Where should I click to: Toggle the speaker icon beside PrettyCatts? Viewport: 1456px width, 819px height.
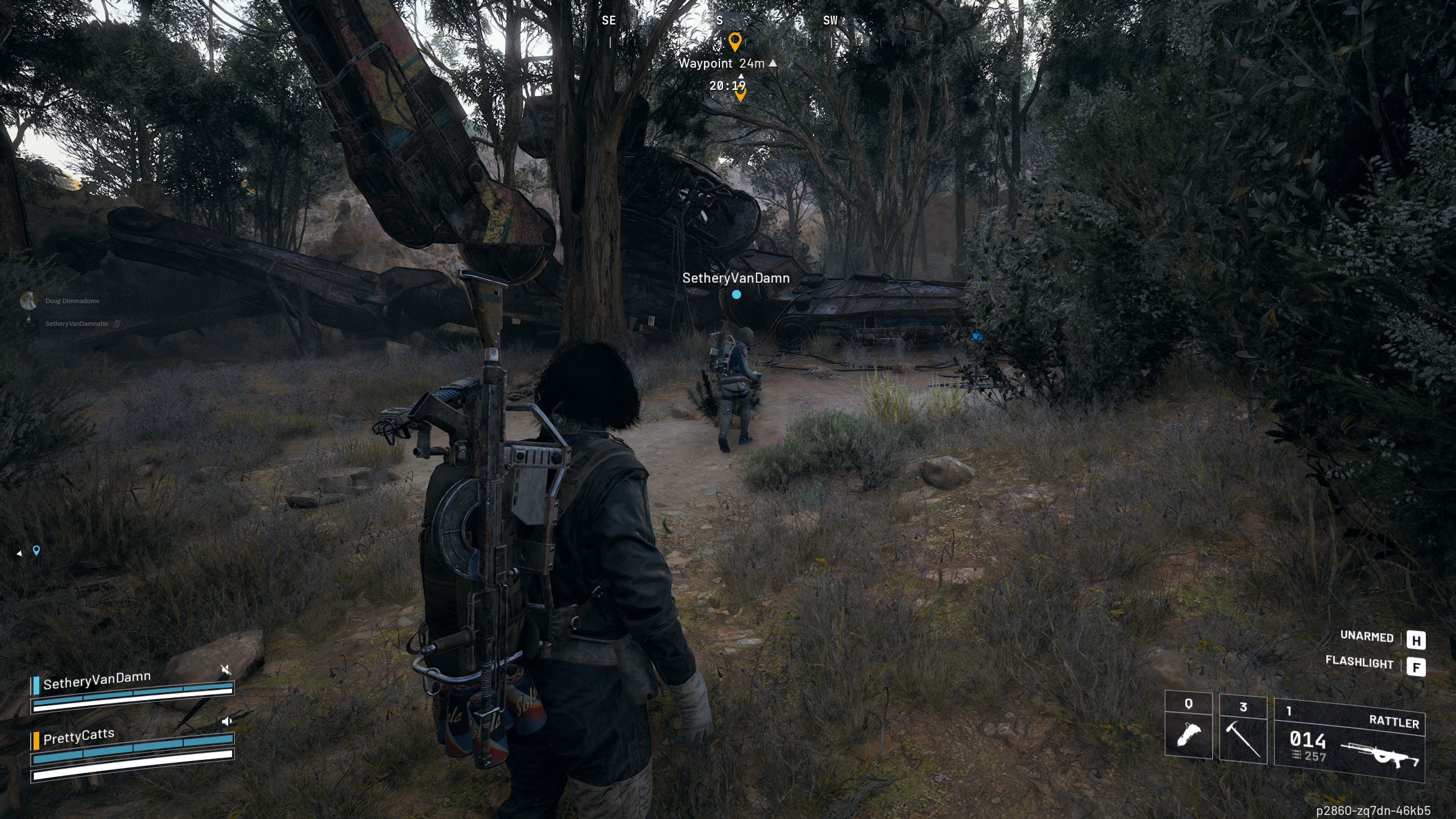226,722
